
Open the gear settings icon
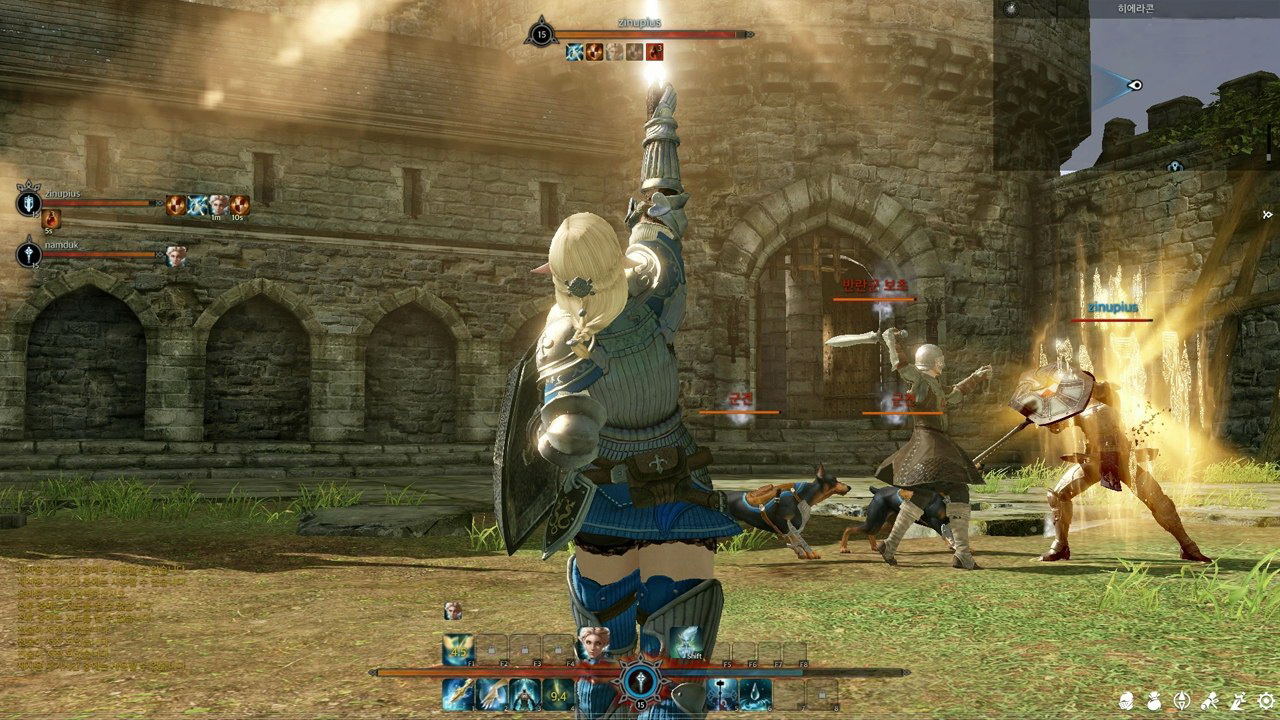(1266, 701)
